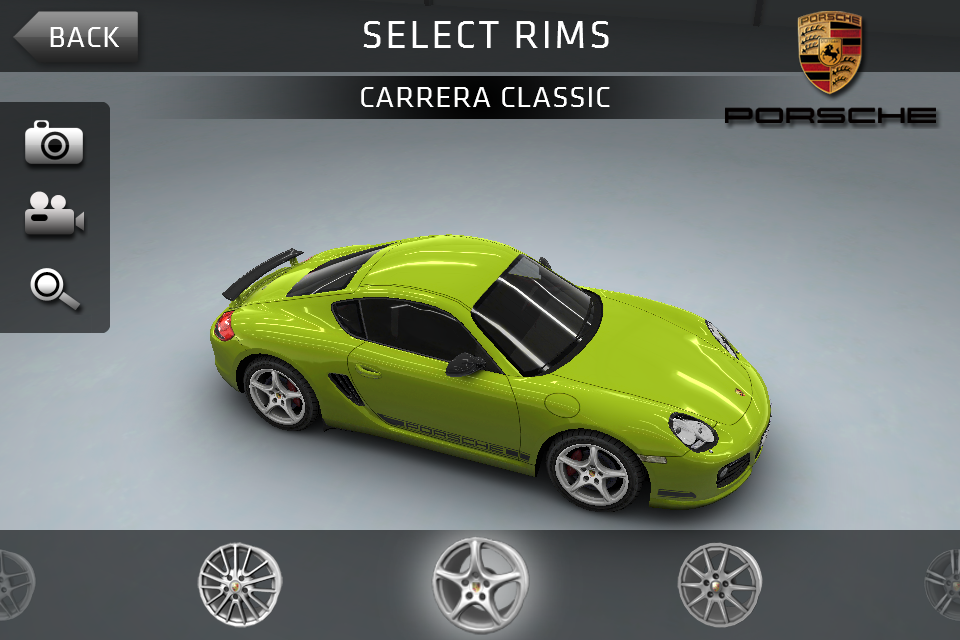Activate the video camera view icon

tap(54, 214)
